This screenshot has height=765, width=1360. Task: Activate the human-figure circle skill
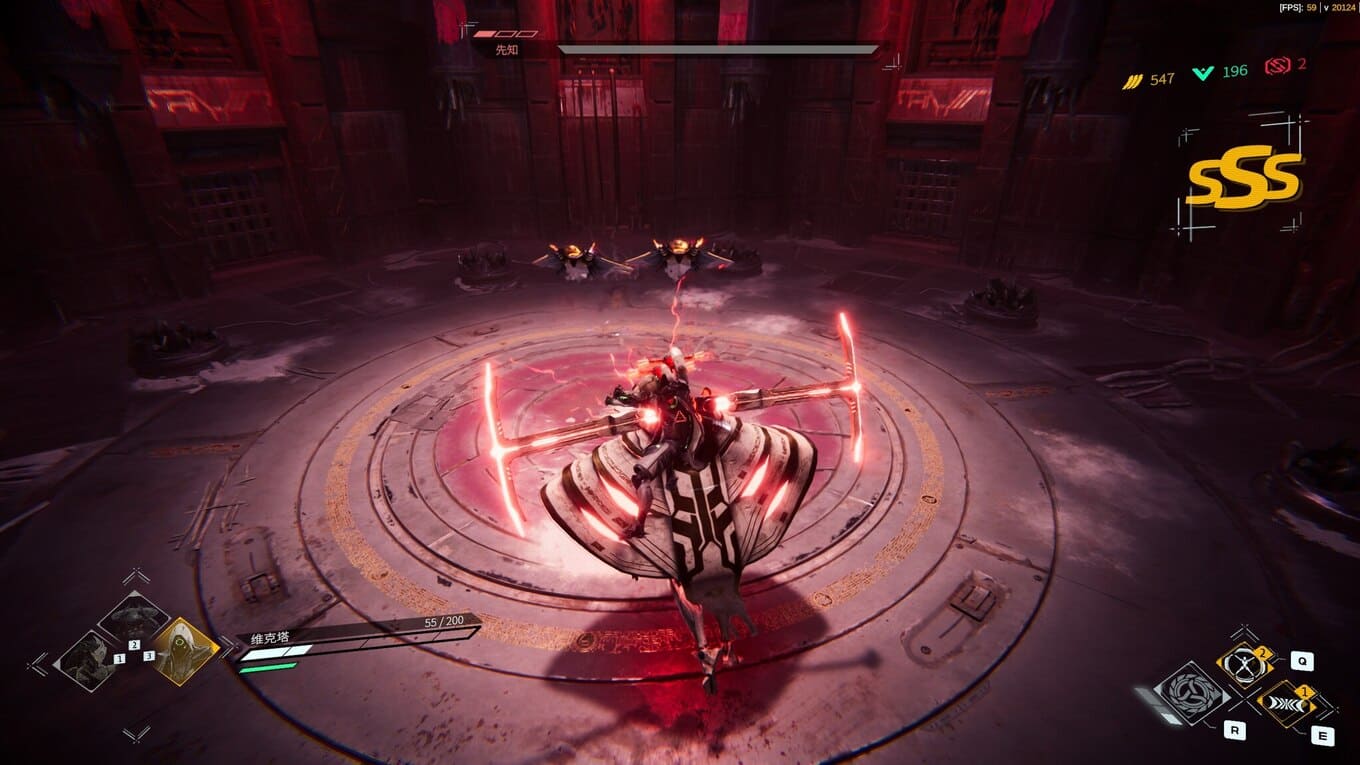pyautogui.click(x=1243, y=666)
